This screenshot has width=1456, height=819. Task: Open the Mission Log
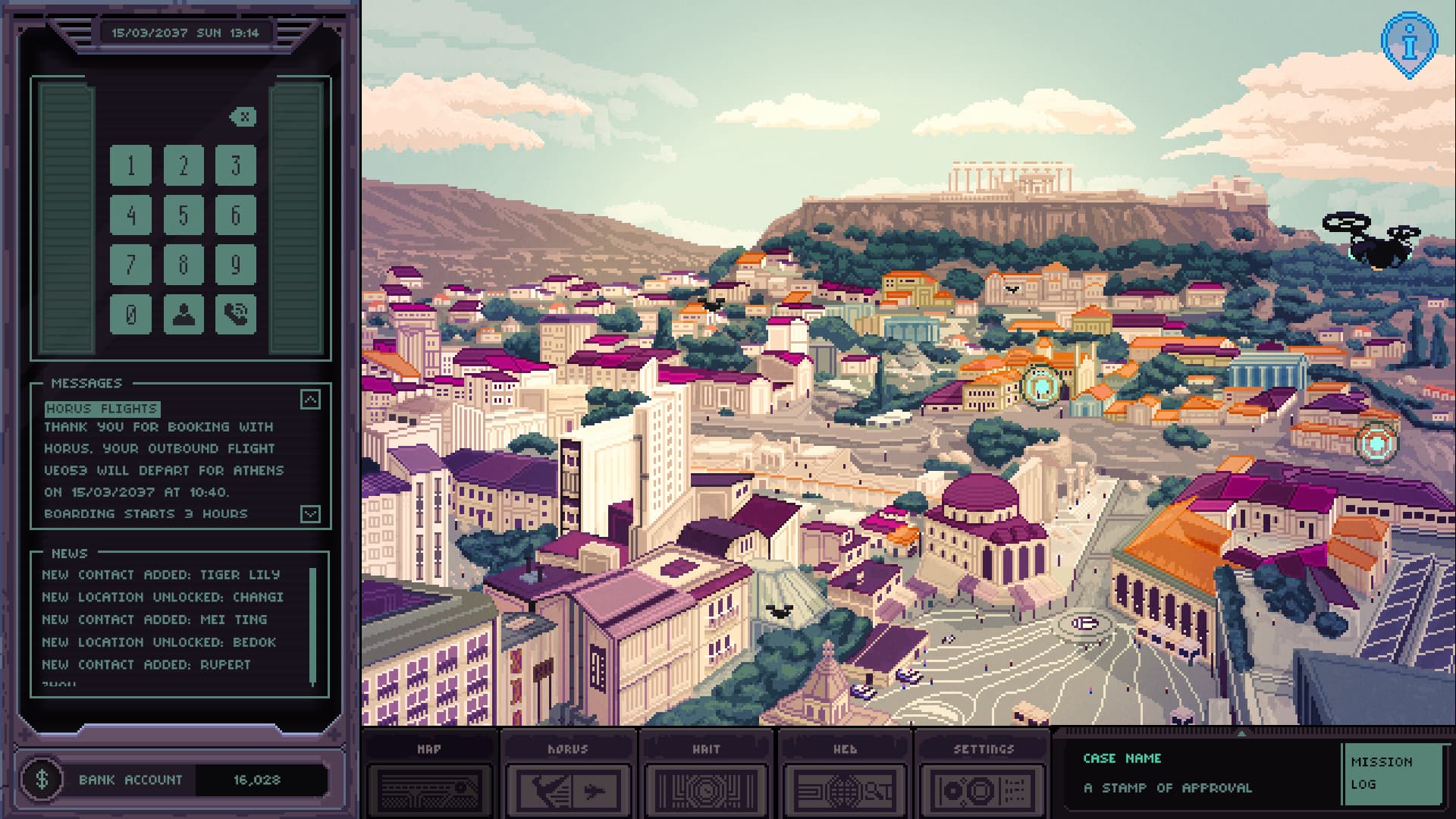[1392, 773]
